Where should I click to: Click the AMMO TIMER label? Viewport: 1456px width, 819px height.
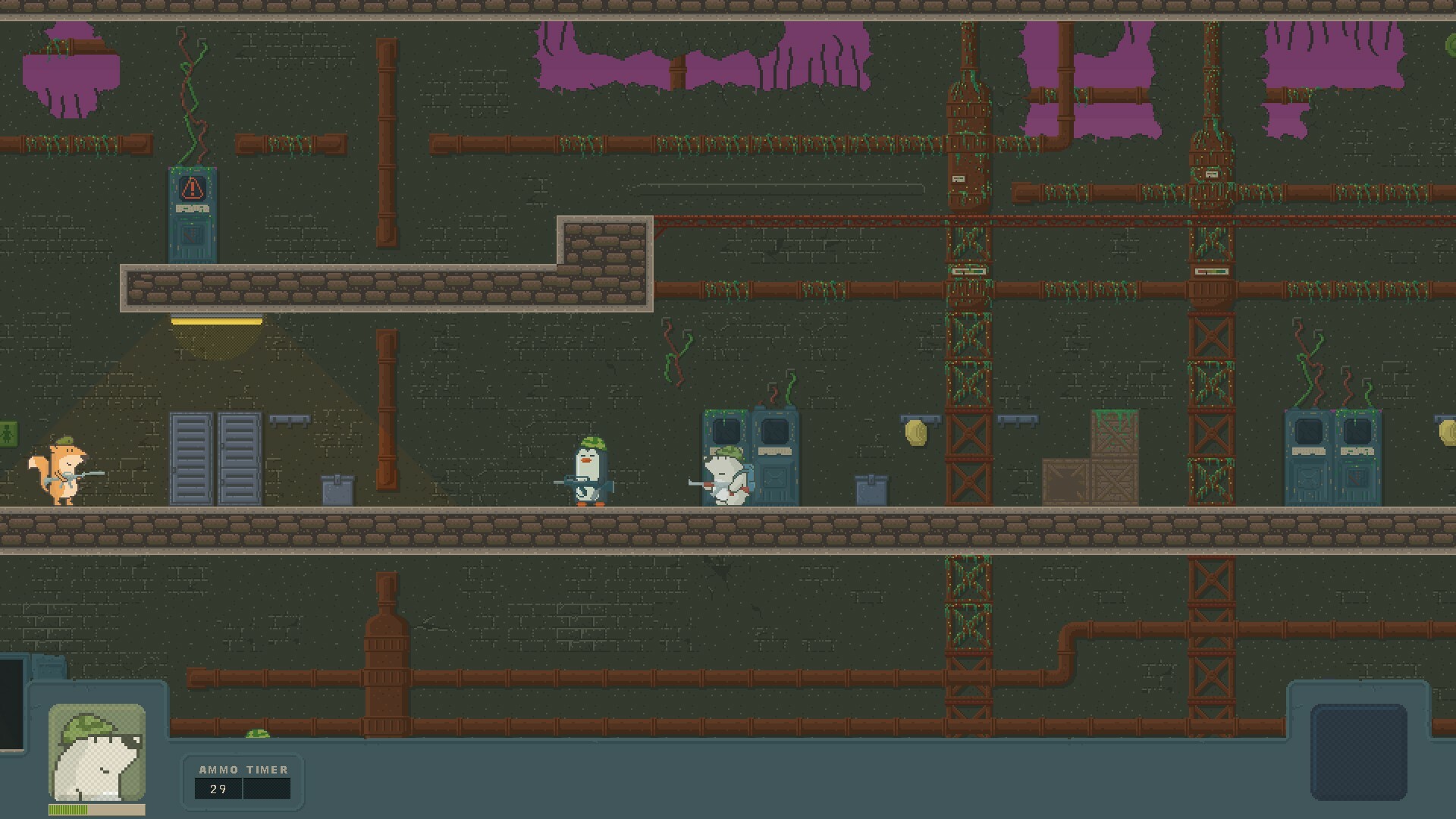[243, 769]
